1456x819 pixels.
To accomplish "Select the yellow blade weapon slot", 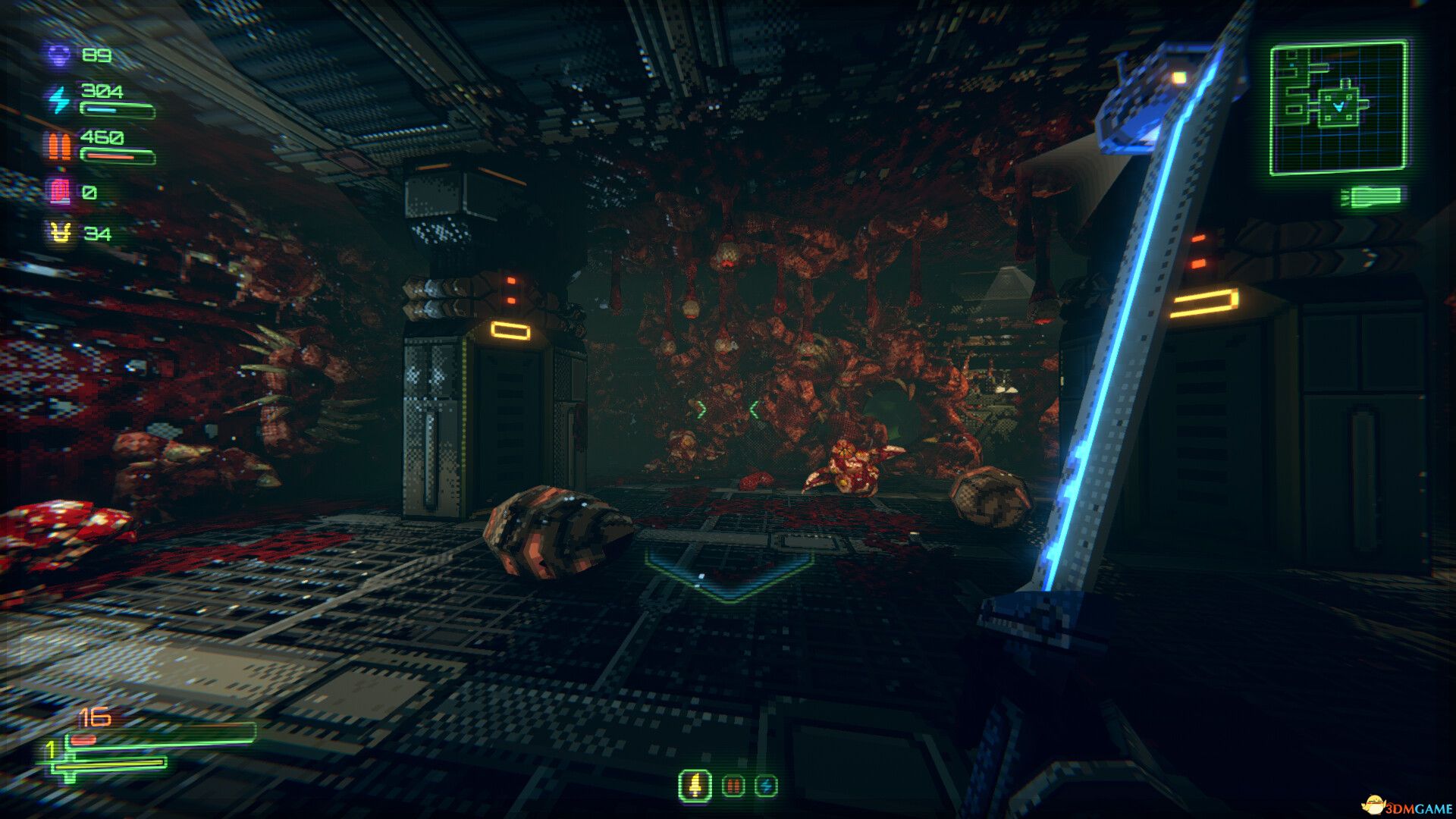I will coord(695,786).
